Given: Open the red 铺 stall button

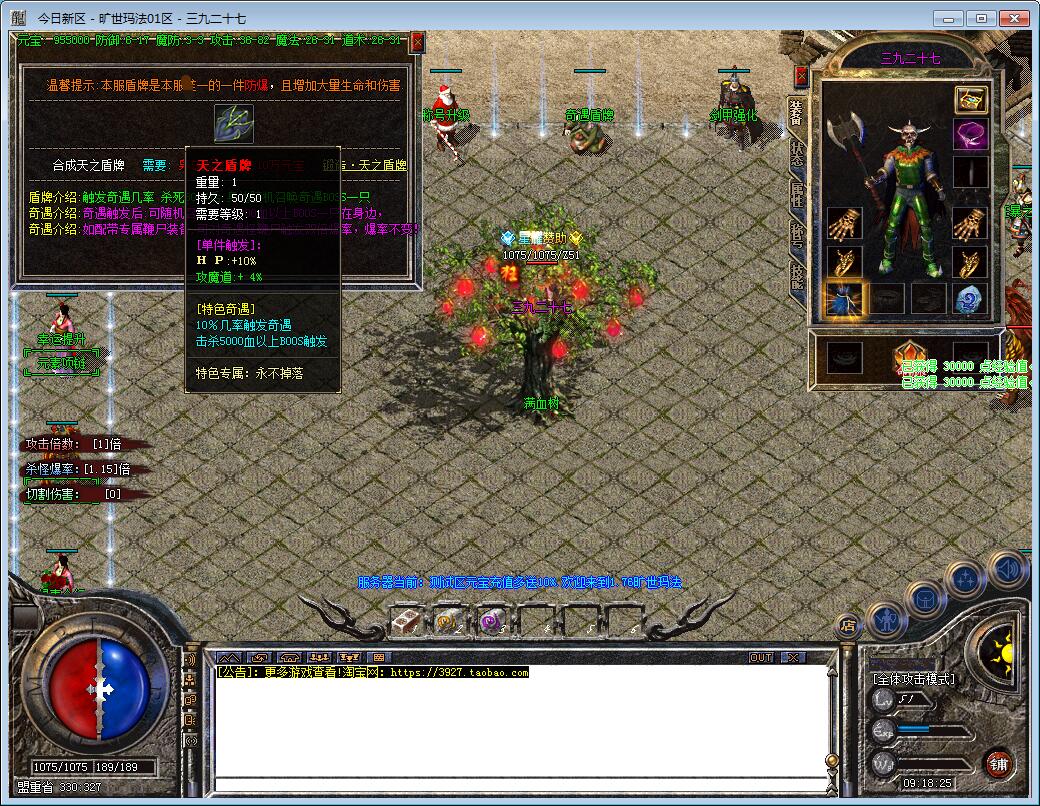Looking at the screenshot, I should (998, 765).
